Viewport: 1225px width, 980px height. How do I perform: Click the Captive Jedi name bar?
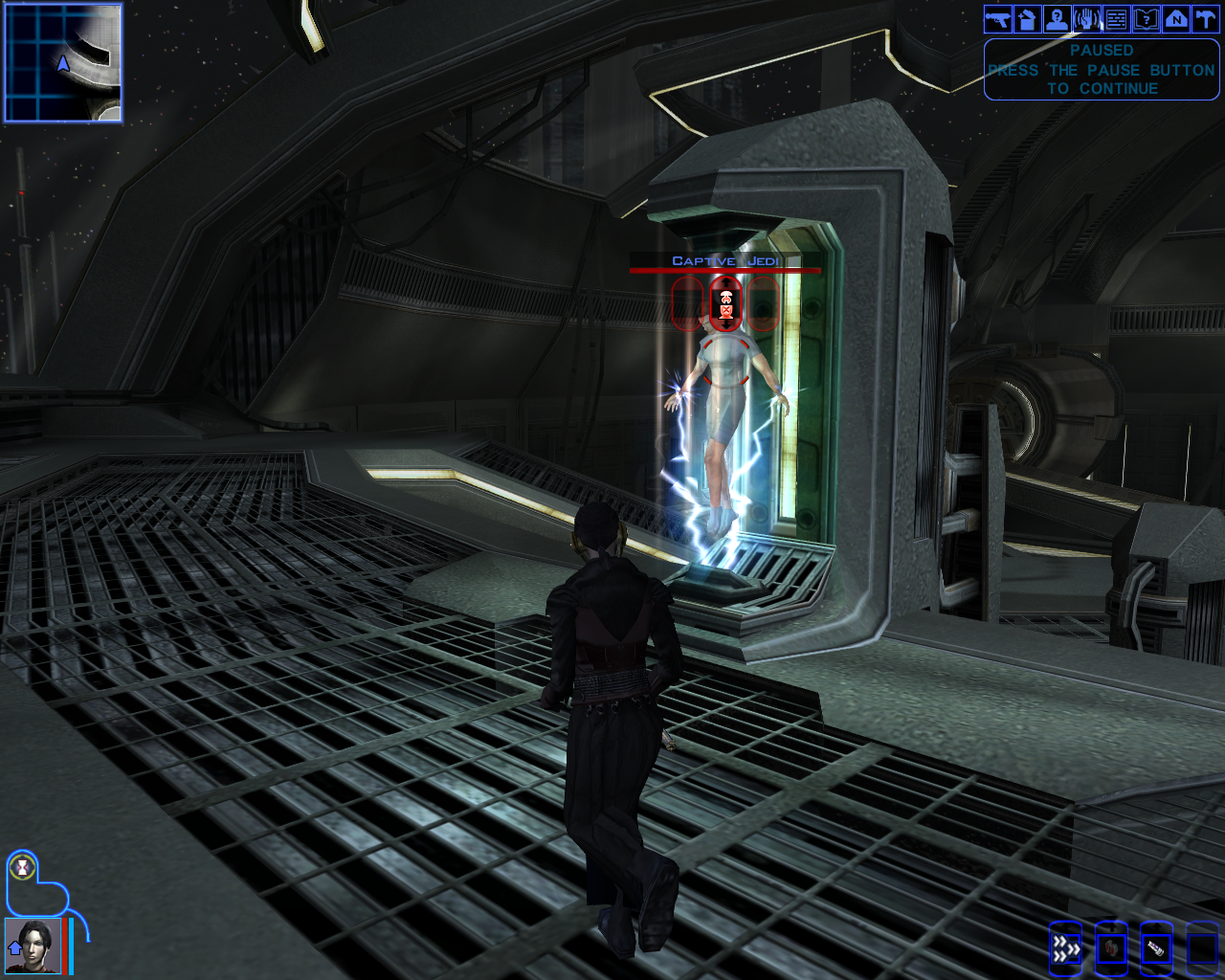[x=725, y=262]
